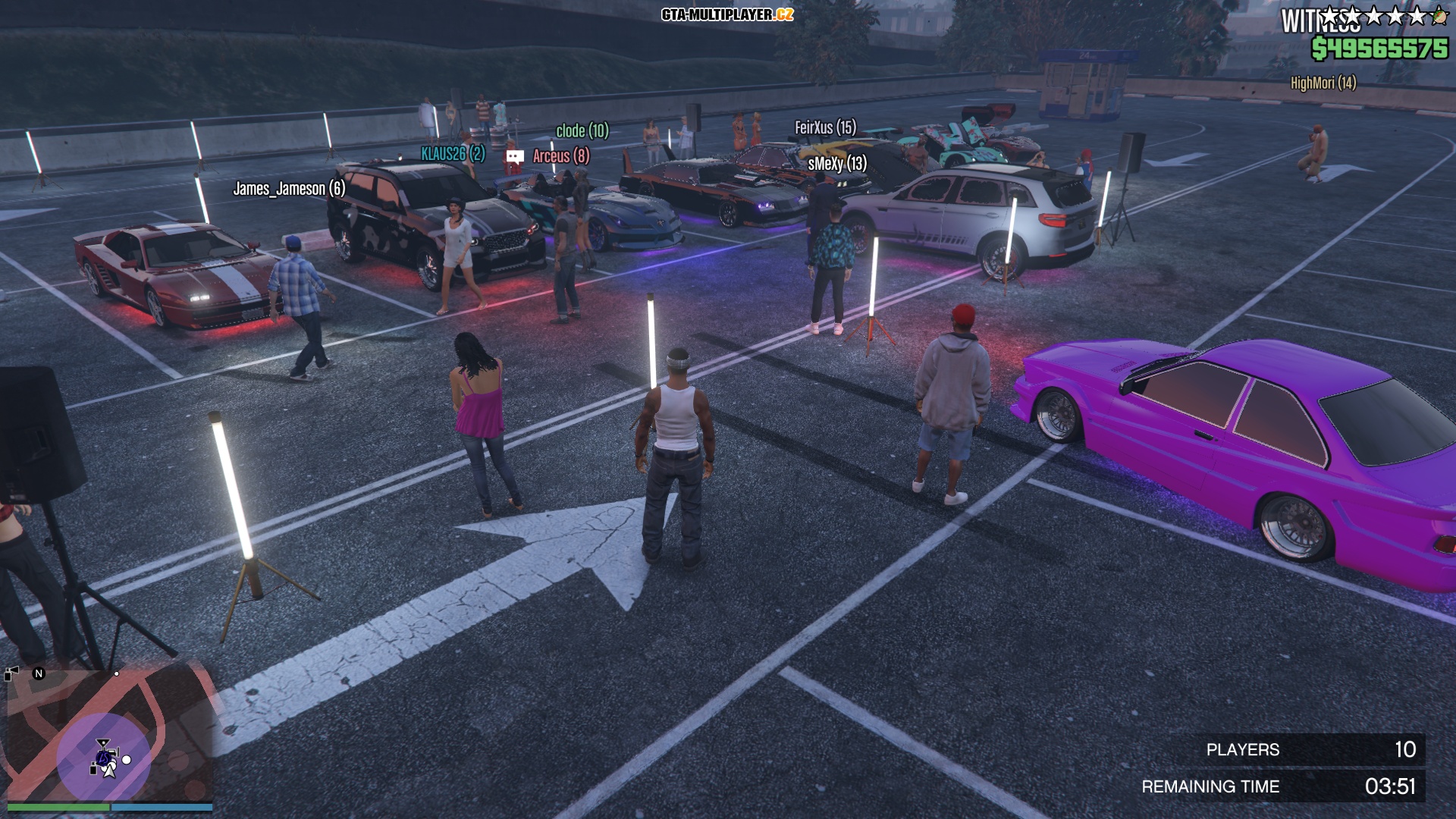
Task: Click the badge on the rightmost wanted star
Action: (x=1439, y=15)
